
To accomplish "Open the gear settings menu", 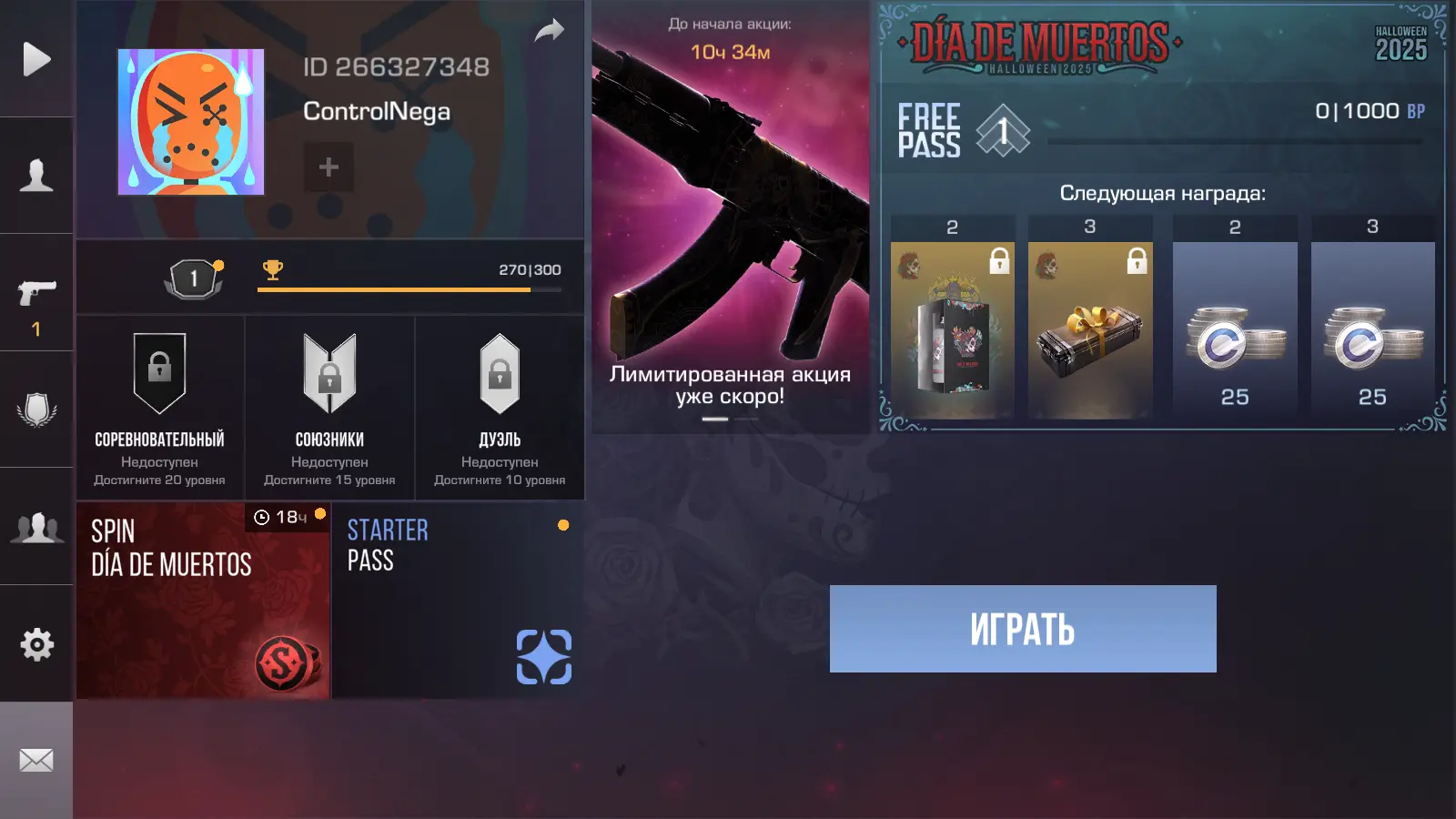I will point(36,644).
